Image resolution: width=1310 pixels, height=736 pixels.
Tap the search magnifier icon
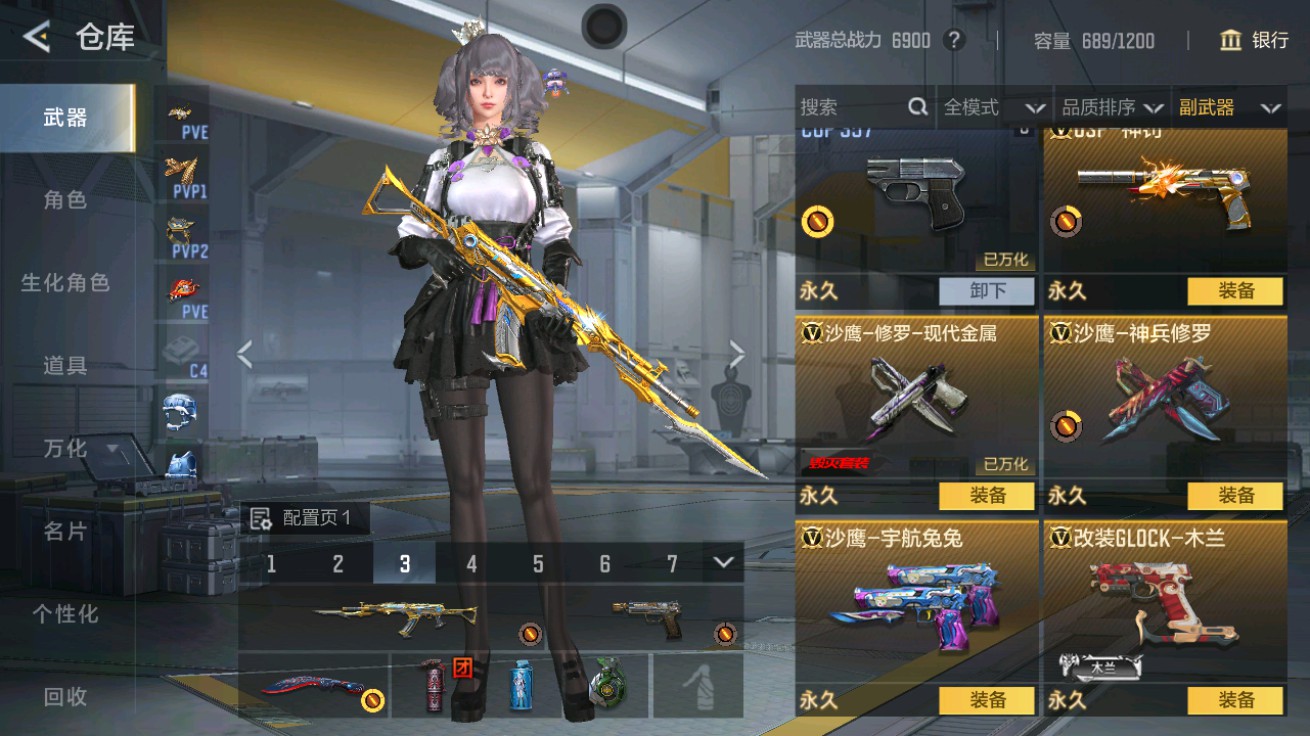pyautogui.click(x=916, y=106)
